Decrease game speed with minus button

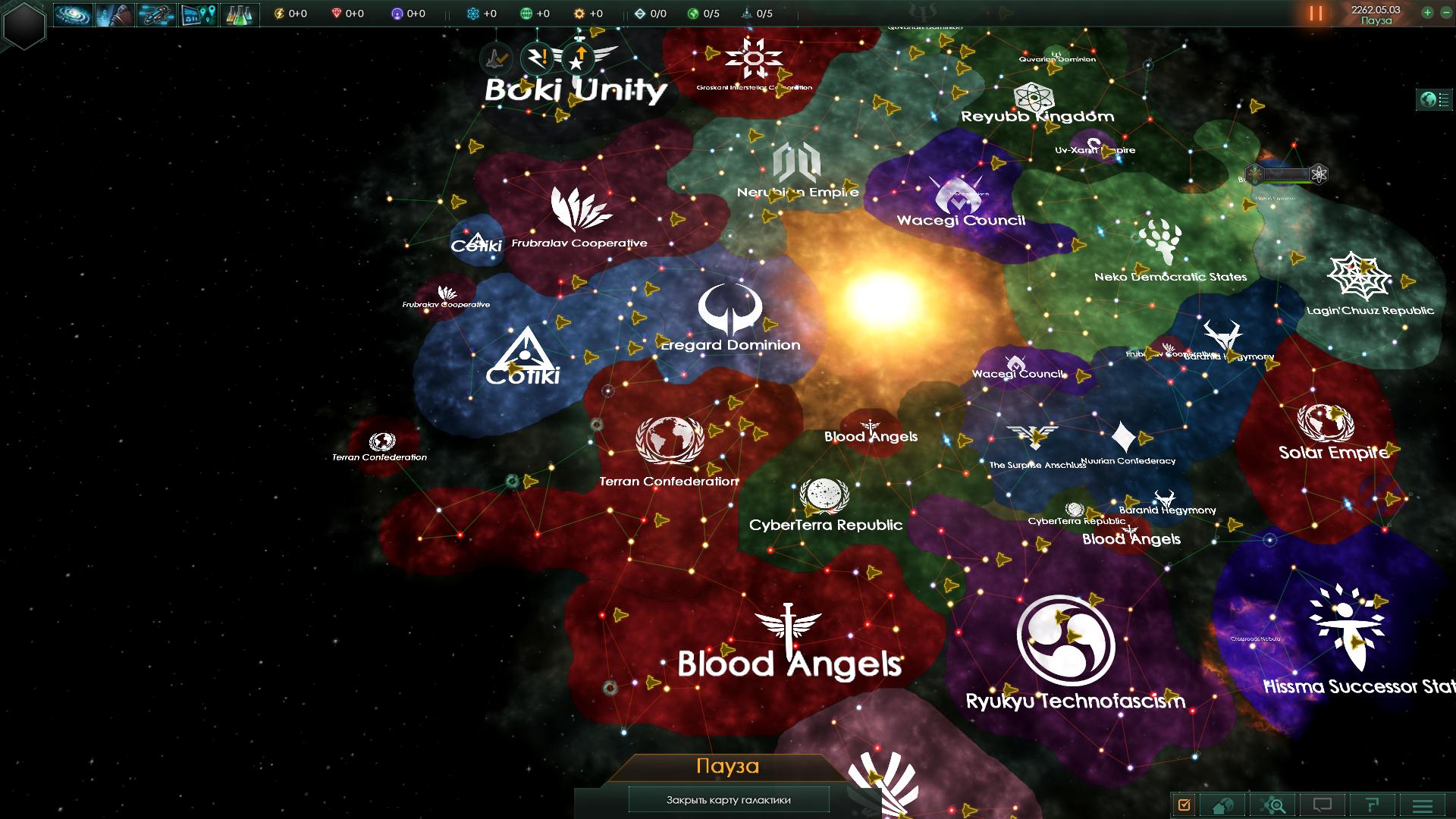(x=1445, y=13)
